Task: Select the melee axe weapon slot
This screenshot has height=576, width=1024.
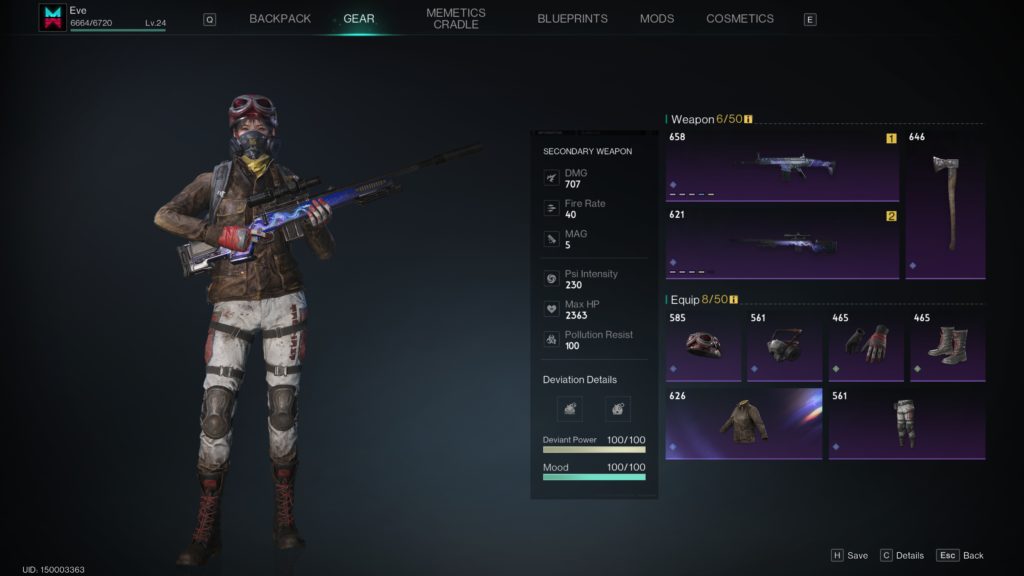Action: 945,203
